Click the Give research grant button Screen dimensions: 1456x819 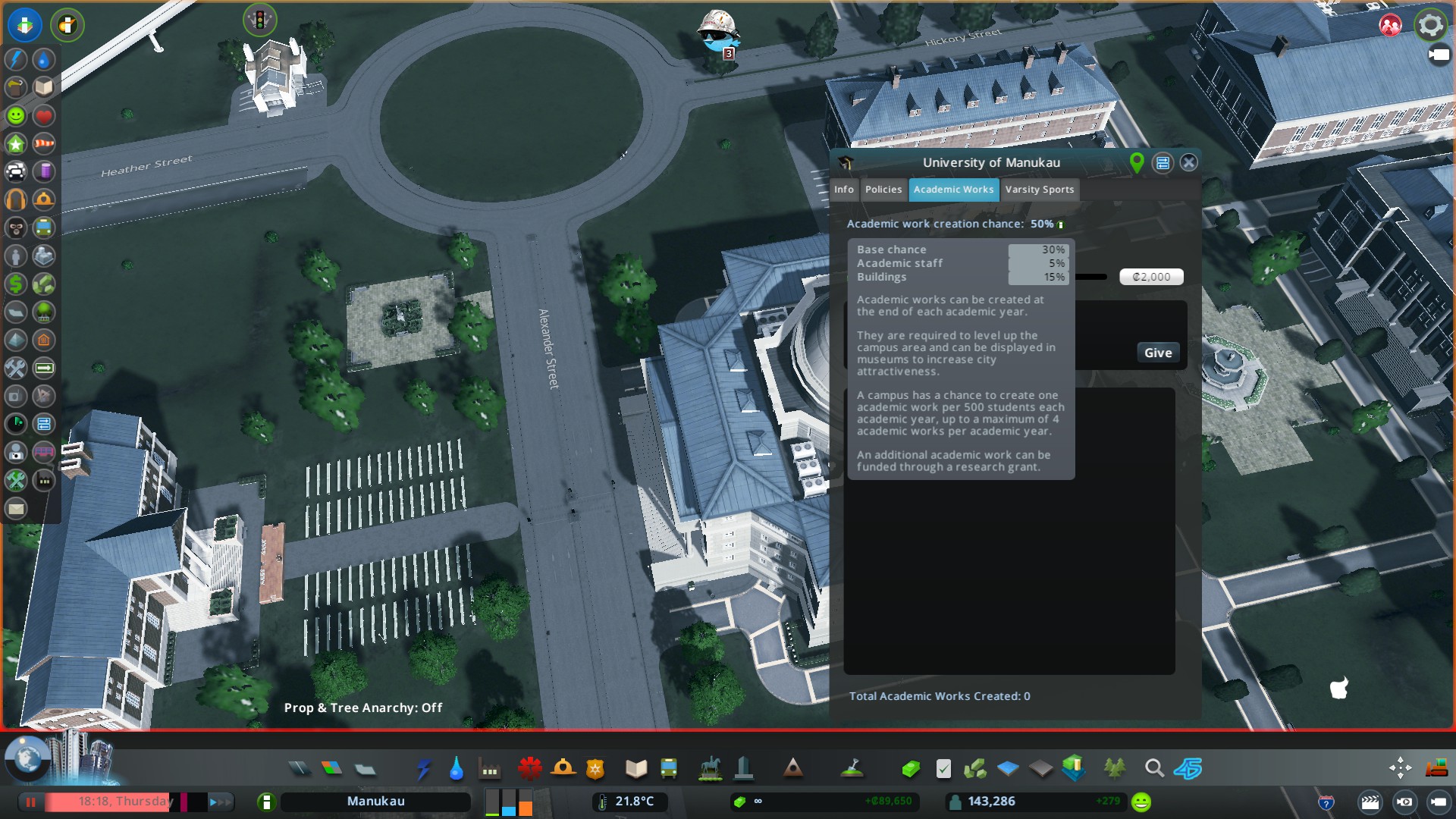coord(1157,353)
